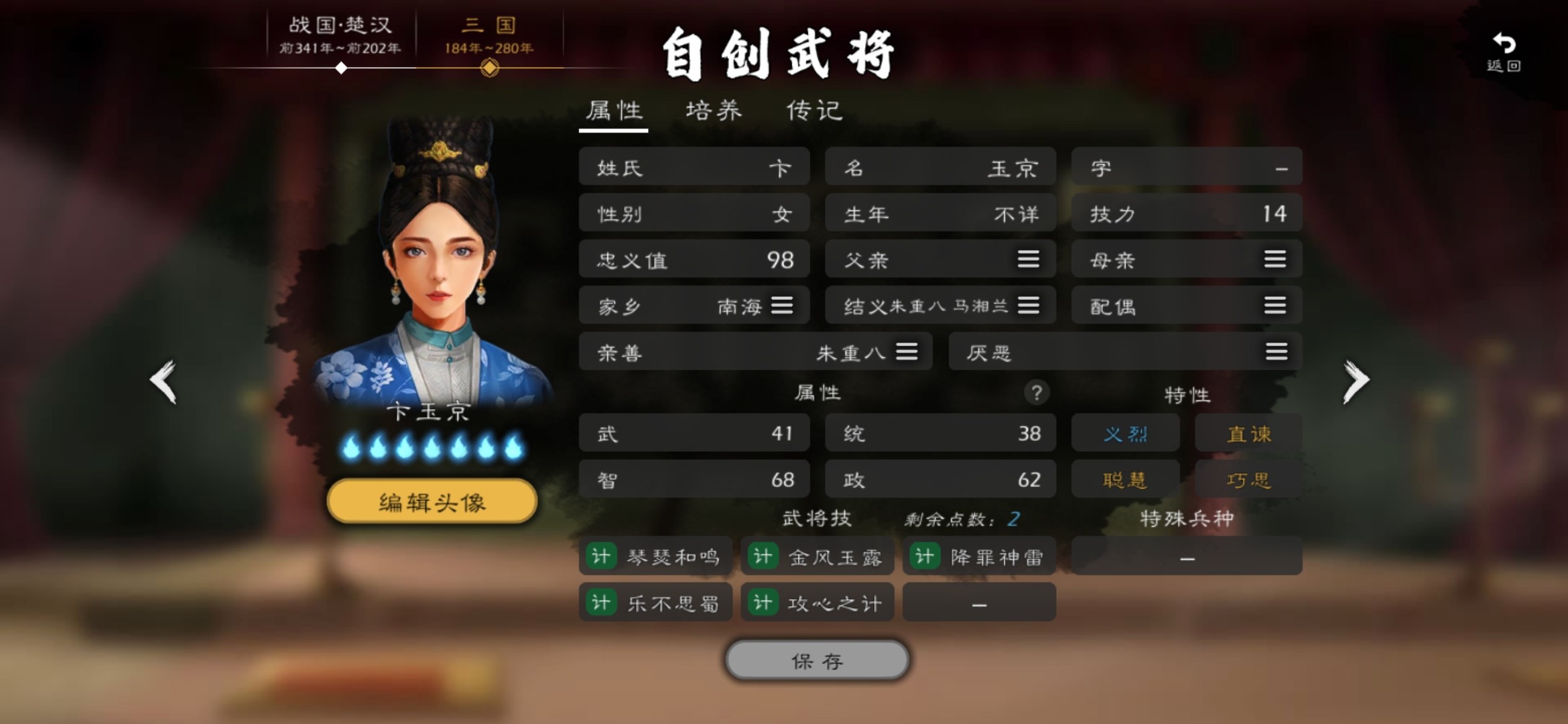Edit the 姓氏 surname field
1568x724 pixels.
pyautogui.click(x=694, y=167)
